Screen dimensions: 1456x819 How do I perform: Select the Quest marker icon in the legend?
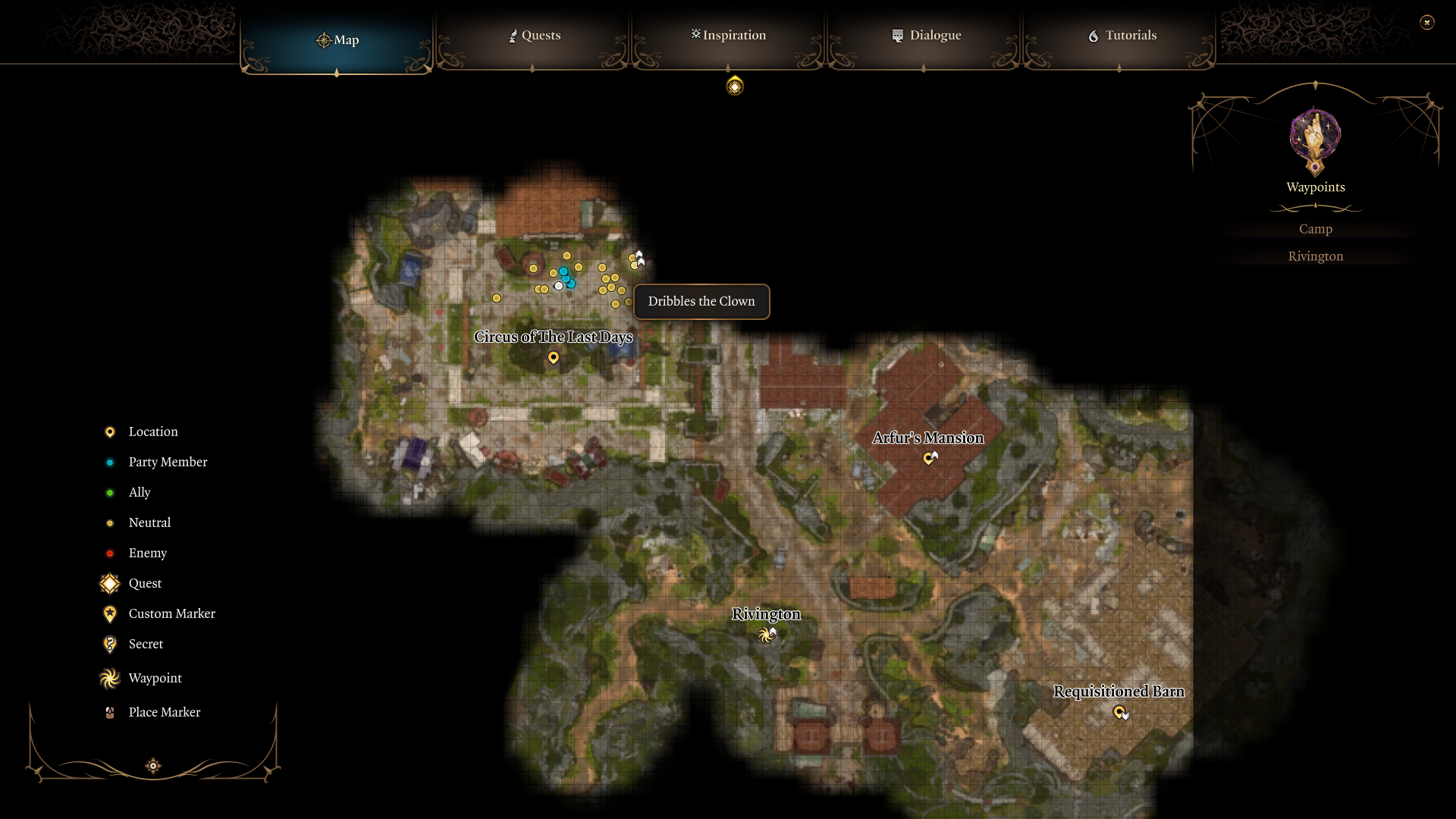(109, 583)
